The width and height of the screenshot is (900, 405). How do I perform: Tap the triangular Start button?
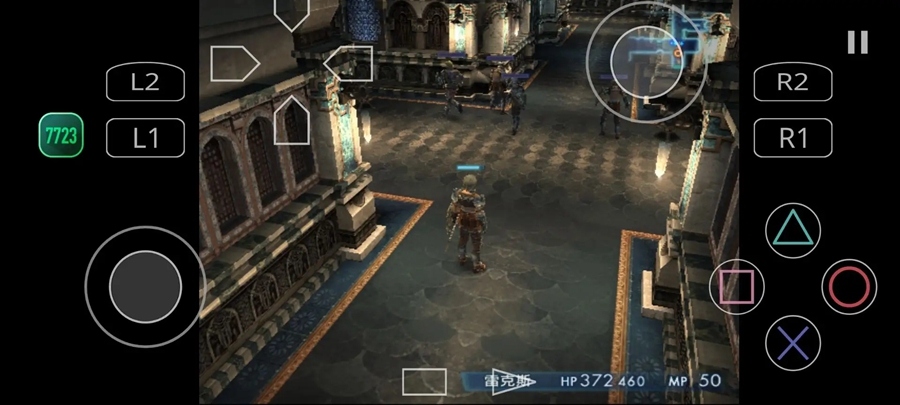pyautogui.click(x=514, y=381)
